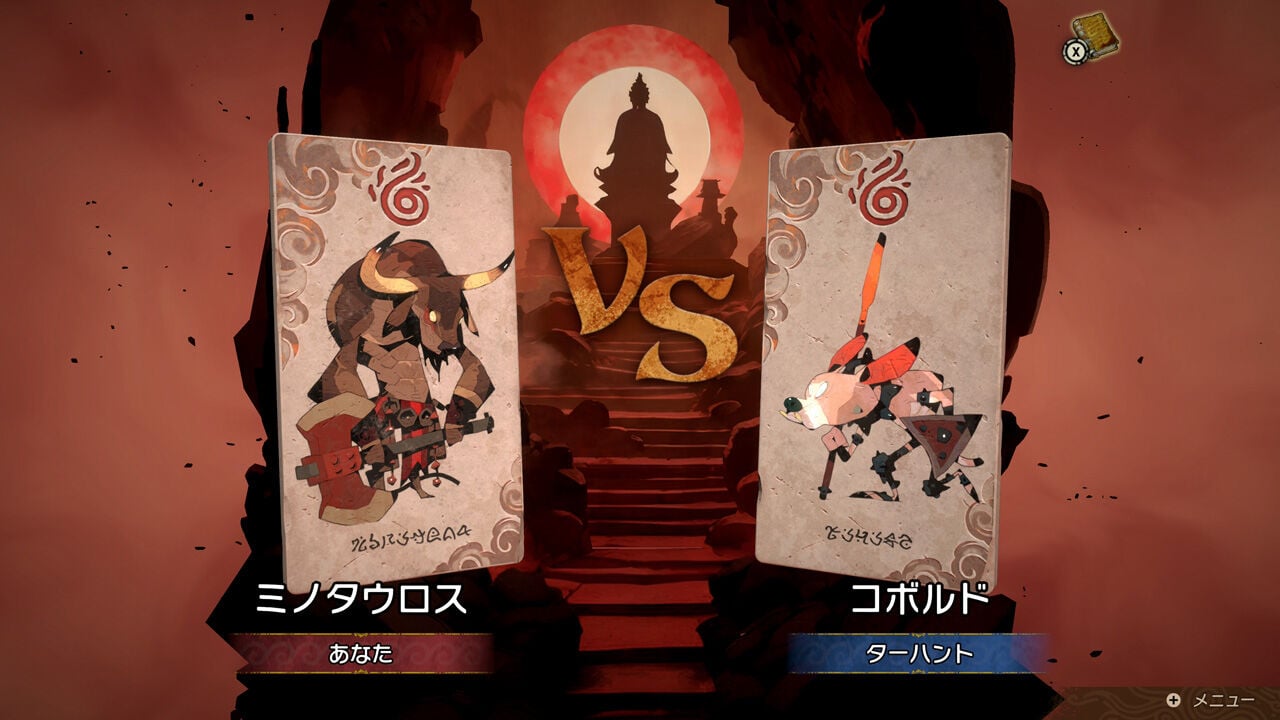
Task: Click the golden VS emblem
Action: 638,300
